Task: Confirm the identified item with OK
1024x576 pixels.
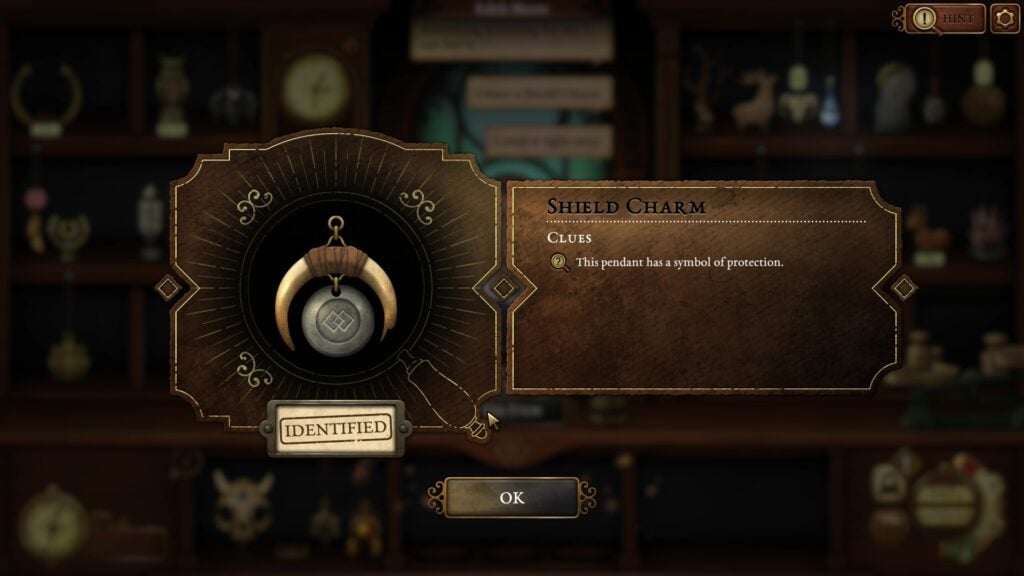Action: pos(511,497)
